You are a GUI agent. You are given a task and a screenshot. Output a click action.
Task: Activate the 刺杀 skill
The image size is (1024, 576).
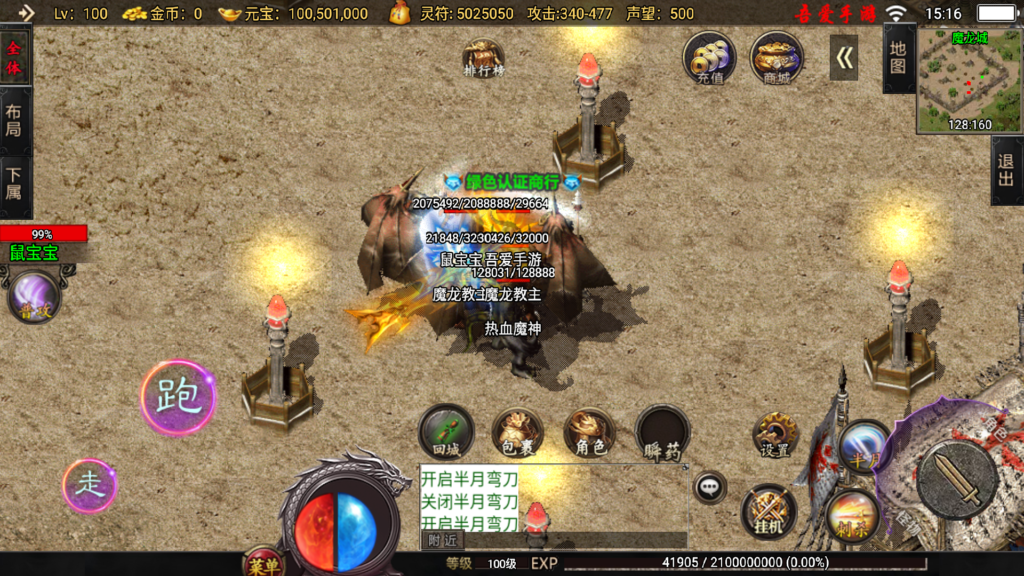coord(853,515)
